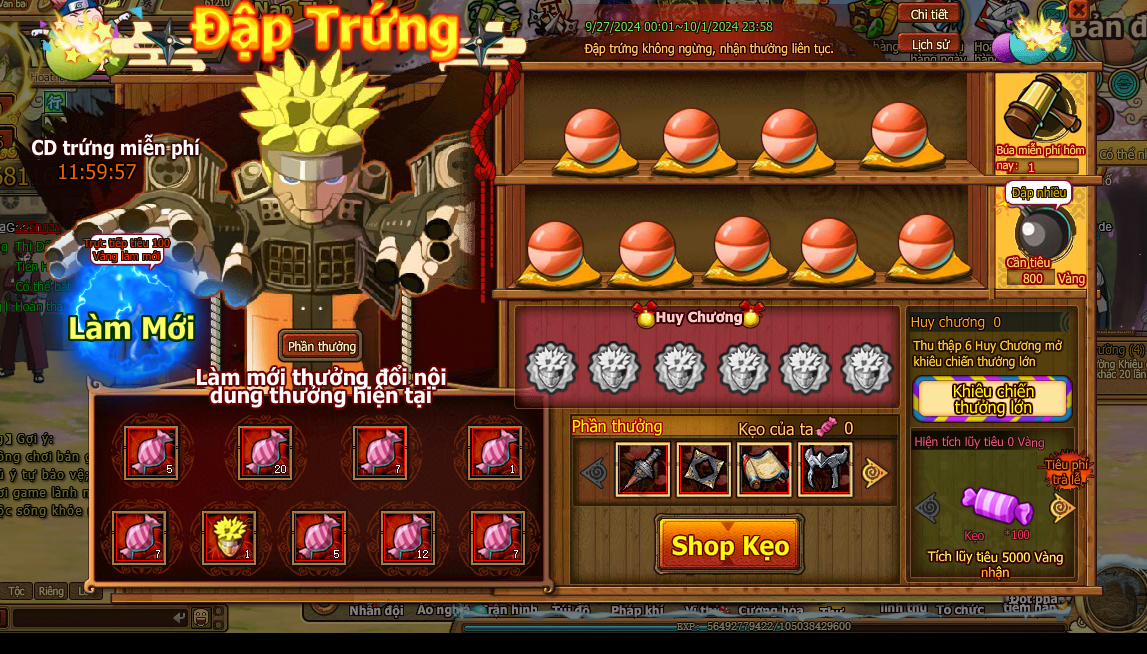
Task: Show previous rewards with the left arrow
Action: 594,471
